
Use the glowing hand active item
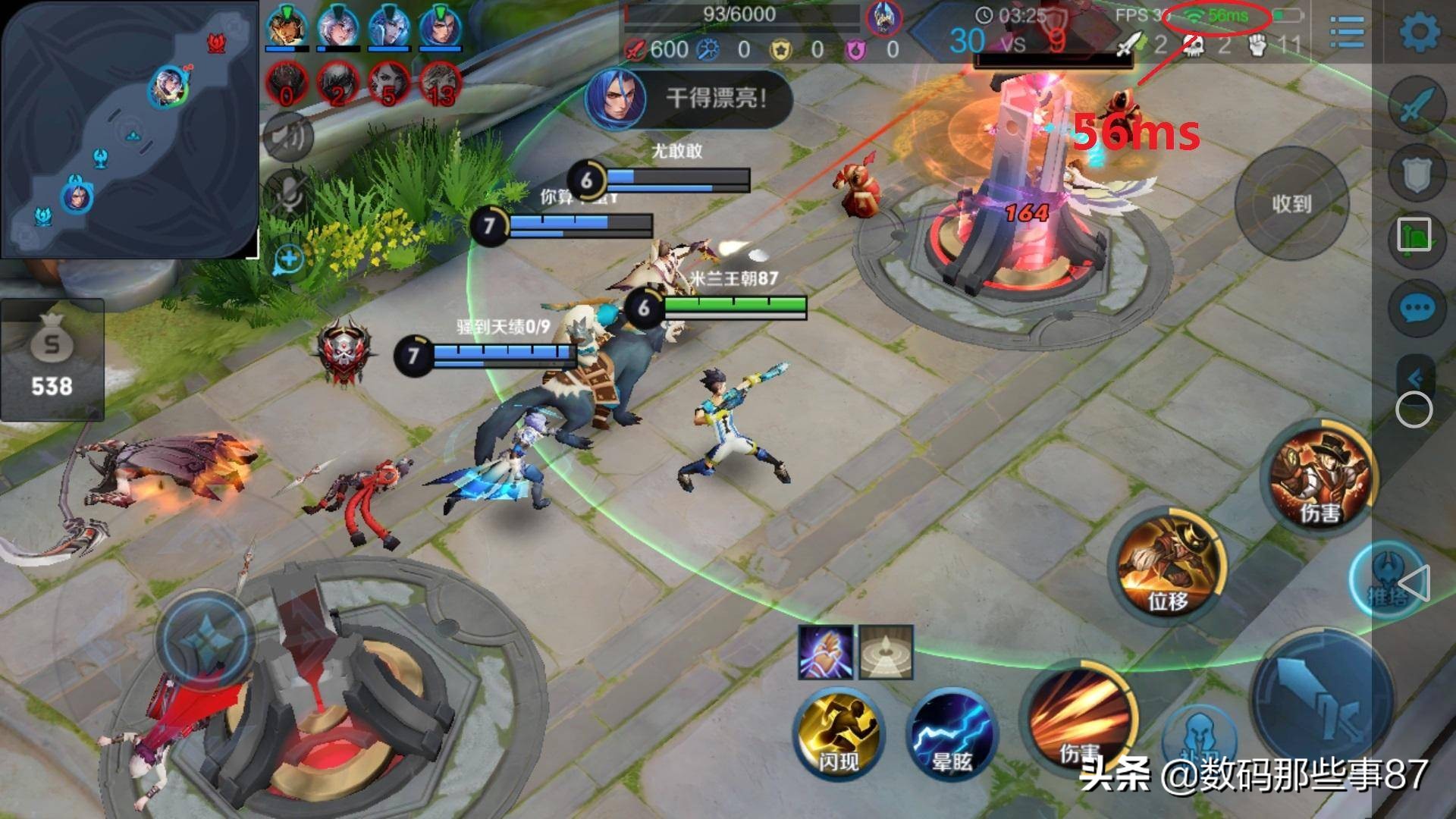pos(825,652)
